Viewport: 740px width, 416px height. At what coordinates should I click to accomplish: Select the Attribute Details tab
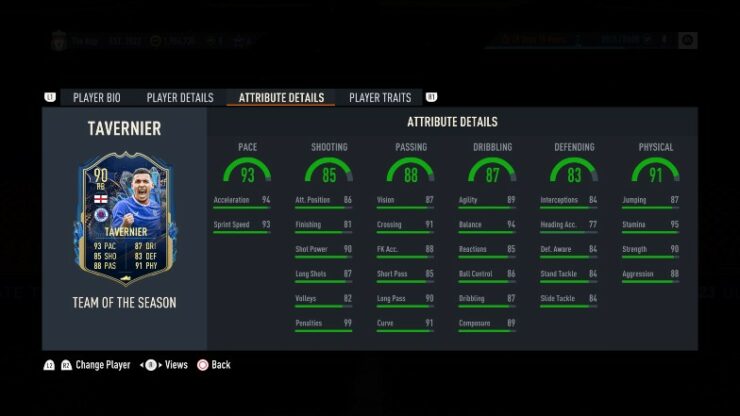click(281, 98)
